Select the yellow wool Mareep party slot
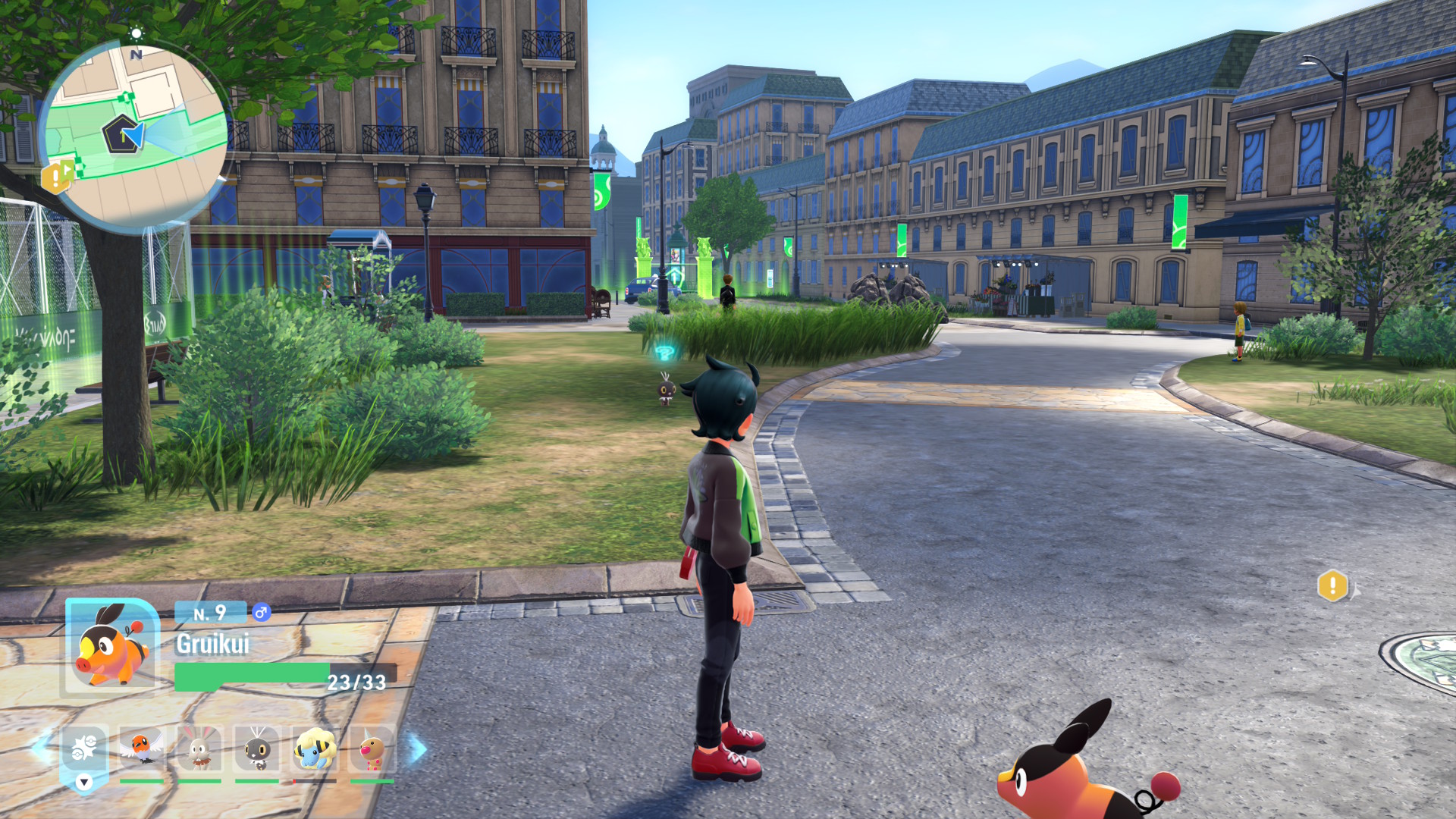Screen dimensions: 1456x819 (315, 748)
